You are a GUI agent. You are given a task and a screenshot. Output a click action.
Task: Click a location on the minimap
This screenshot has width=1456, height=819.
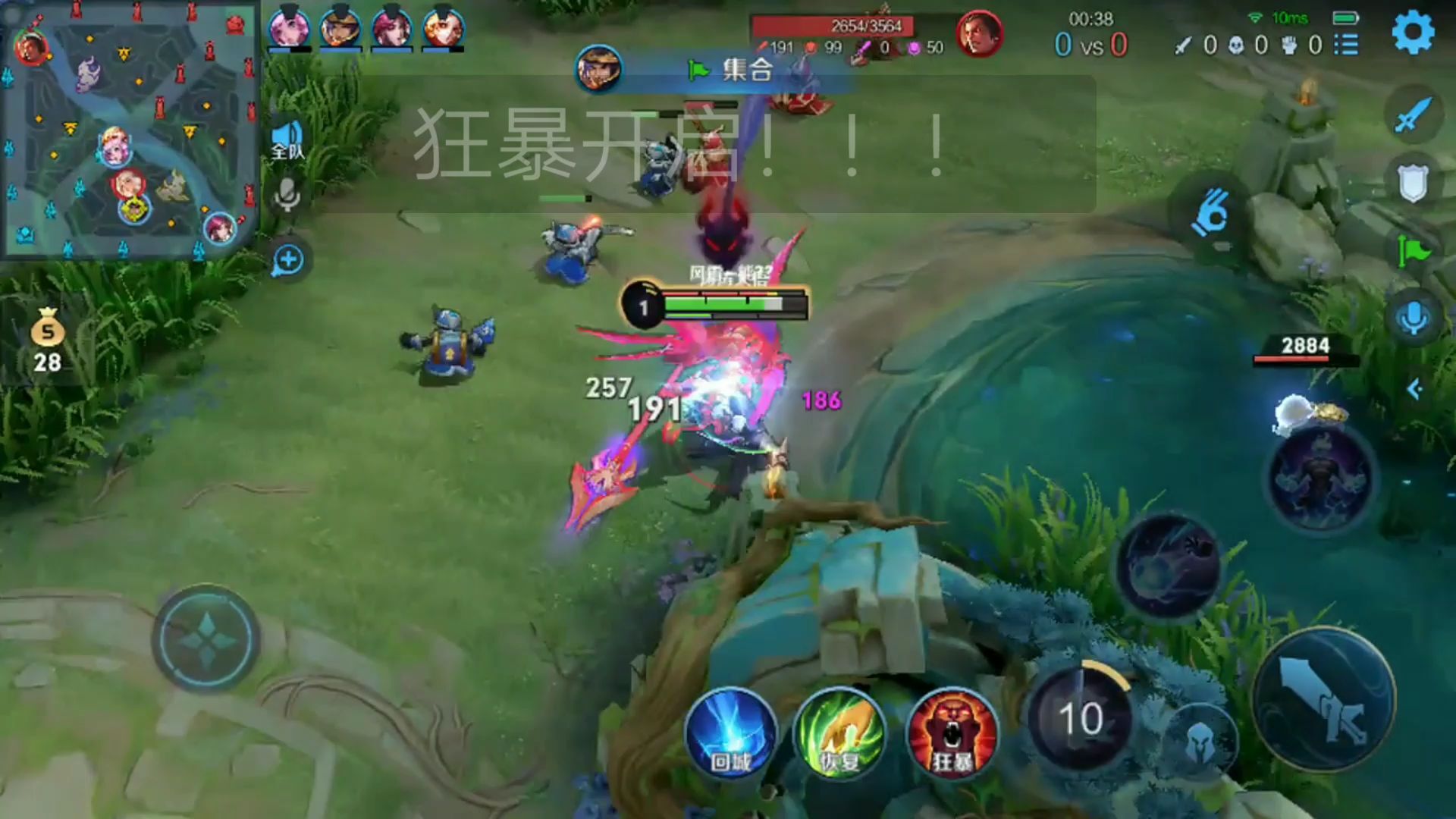[129, 129]
